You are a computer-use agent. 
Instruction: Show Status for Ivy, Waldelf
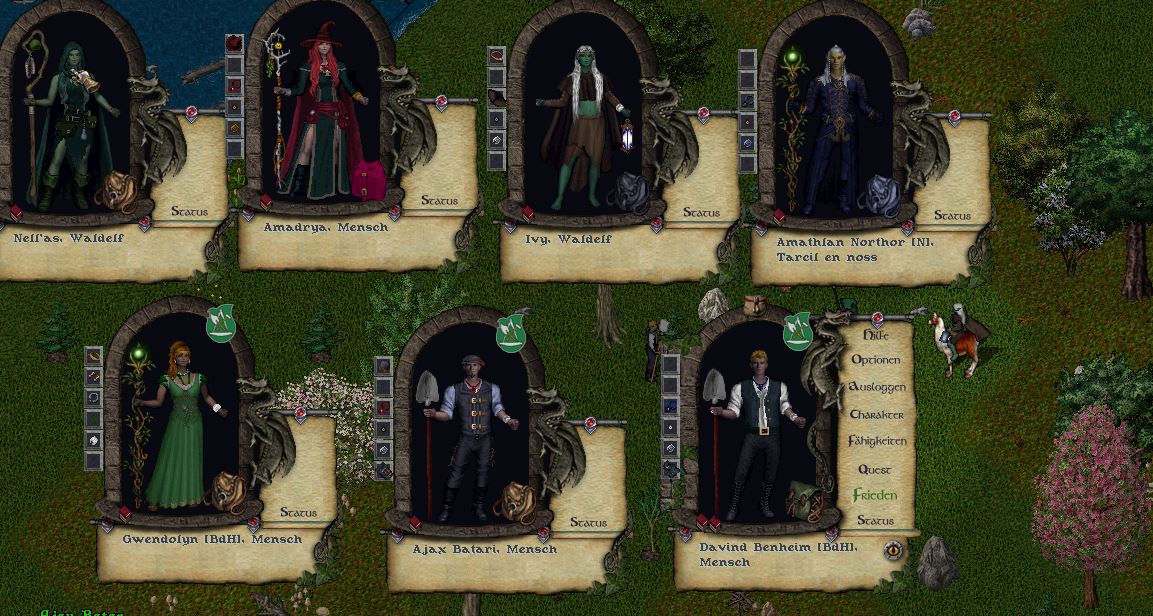701,213
